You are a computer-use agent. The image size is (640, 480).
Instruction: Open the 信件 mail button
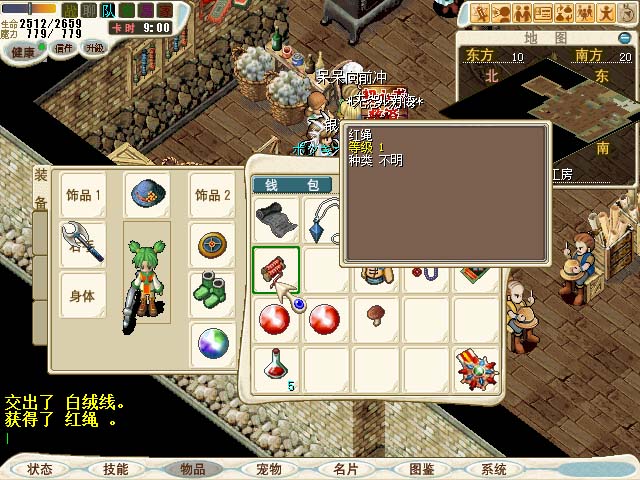click(64, 48)
